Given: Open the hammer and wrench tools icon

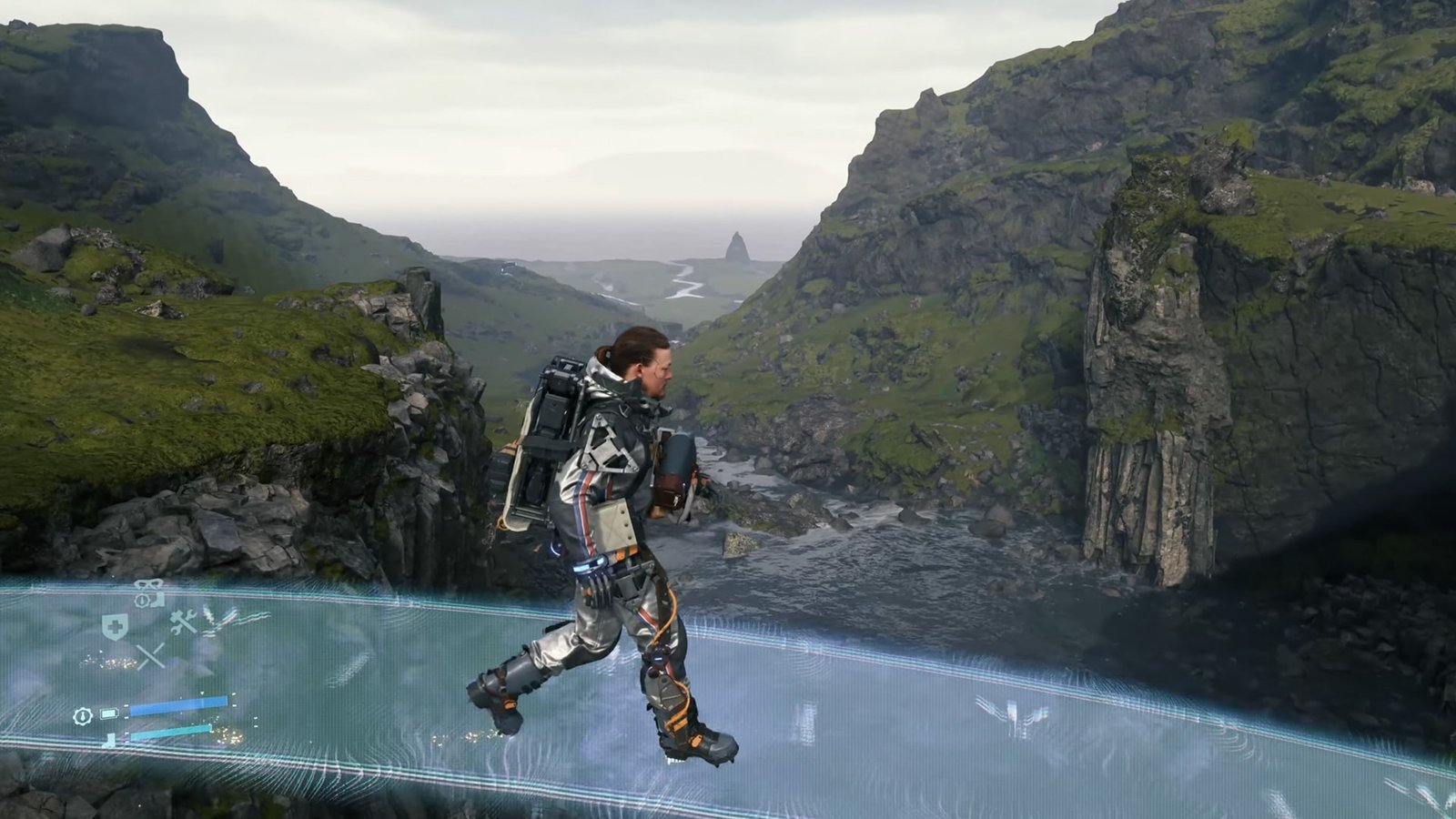Looking at the screenshot, I should click(x=184, y=622).
